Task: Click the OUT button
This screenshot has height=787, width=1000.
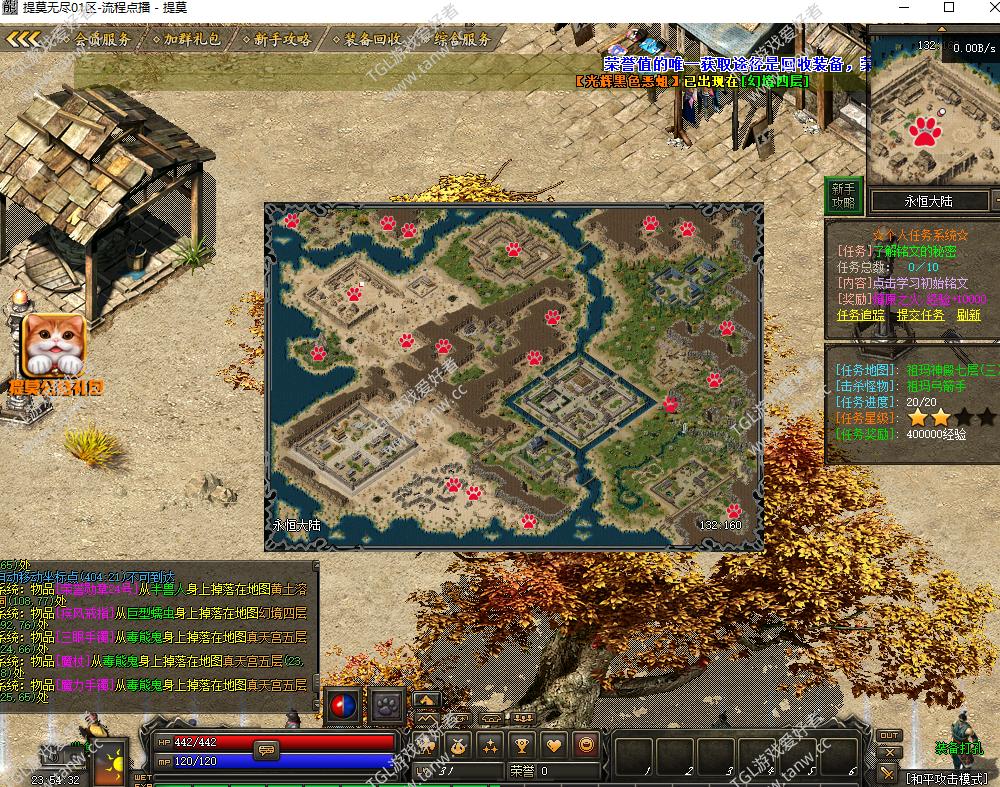Action: click(x=887, y=736)
